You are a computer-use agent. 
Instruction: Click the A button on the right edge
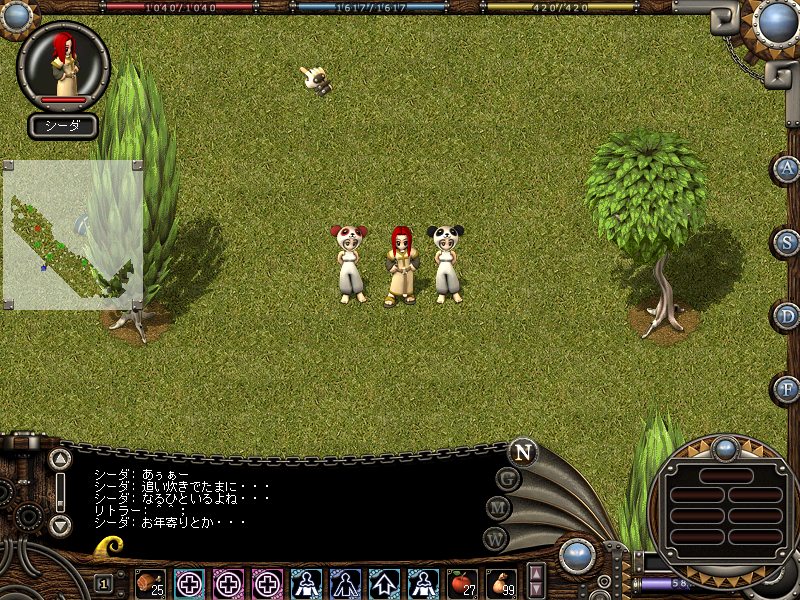click(x=788, y=168)
